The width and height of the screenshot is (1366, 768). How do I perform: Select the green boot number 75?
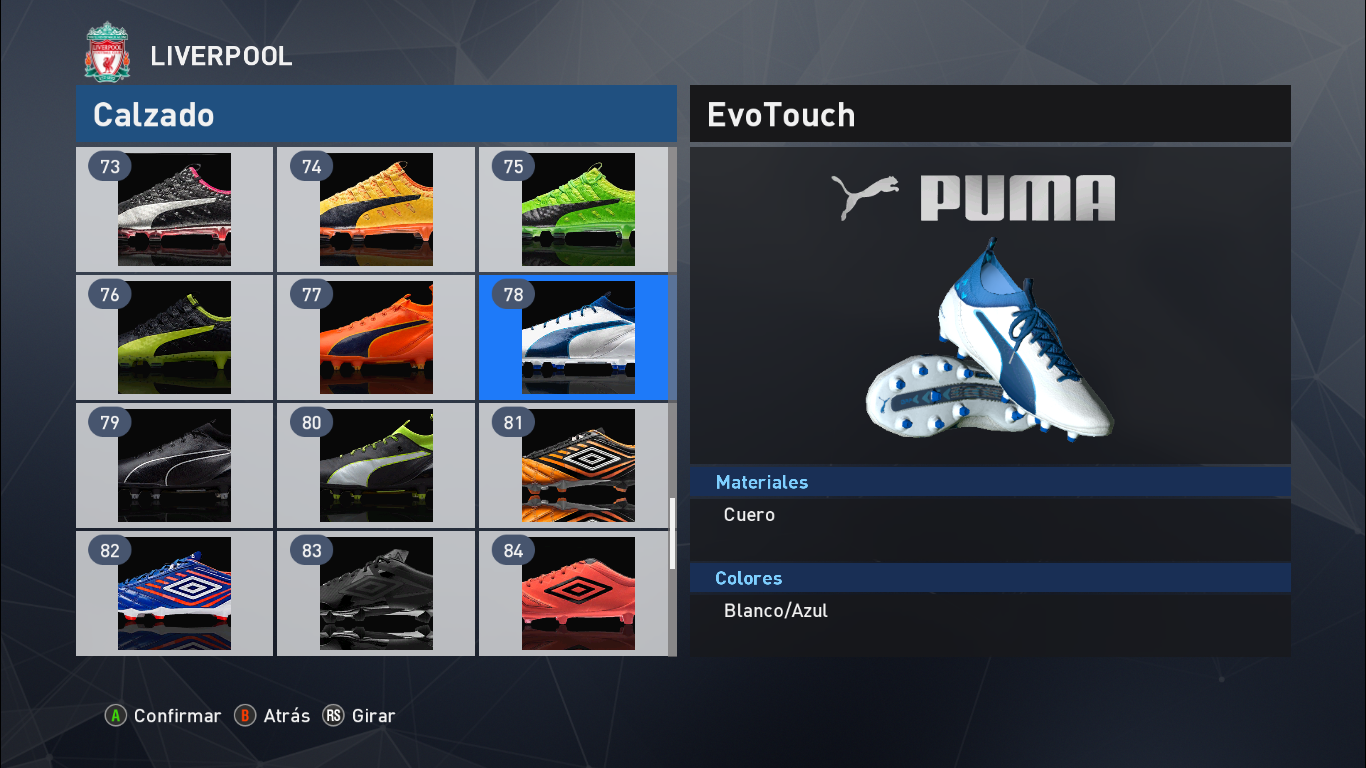pos(576,210)
